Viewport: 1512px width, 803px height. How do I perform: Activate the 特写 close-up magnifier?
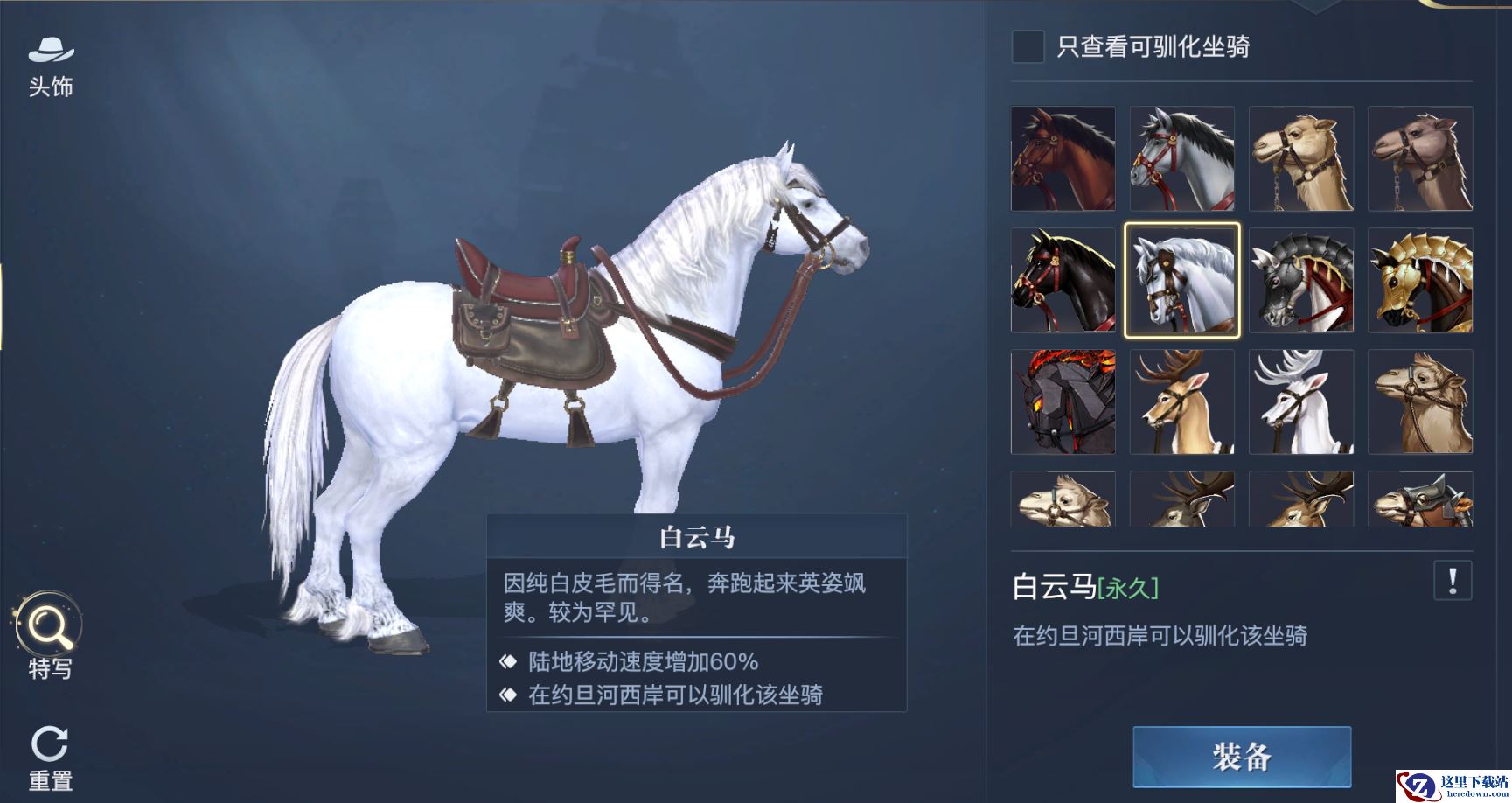(49, 636)
